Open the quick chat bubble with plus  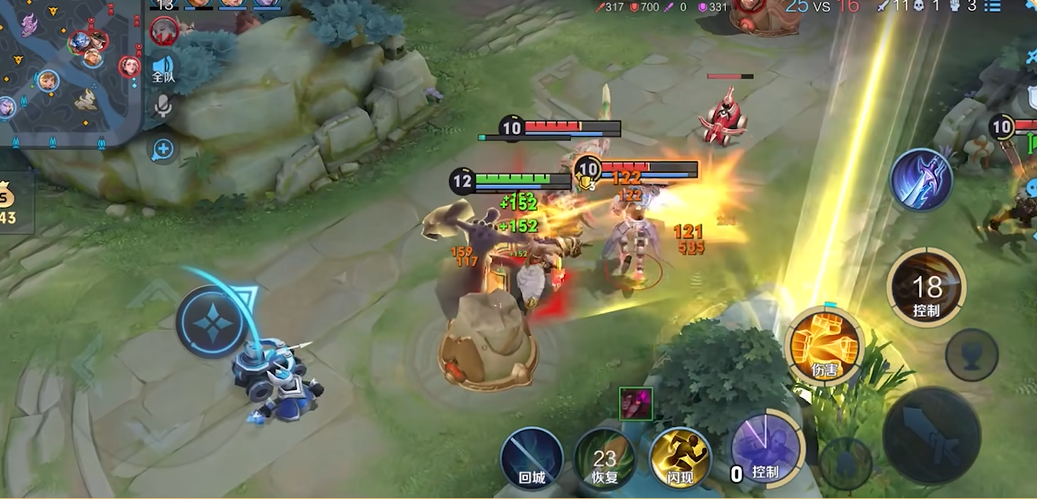[x=162, y=150]
